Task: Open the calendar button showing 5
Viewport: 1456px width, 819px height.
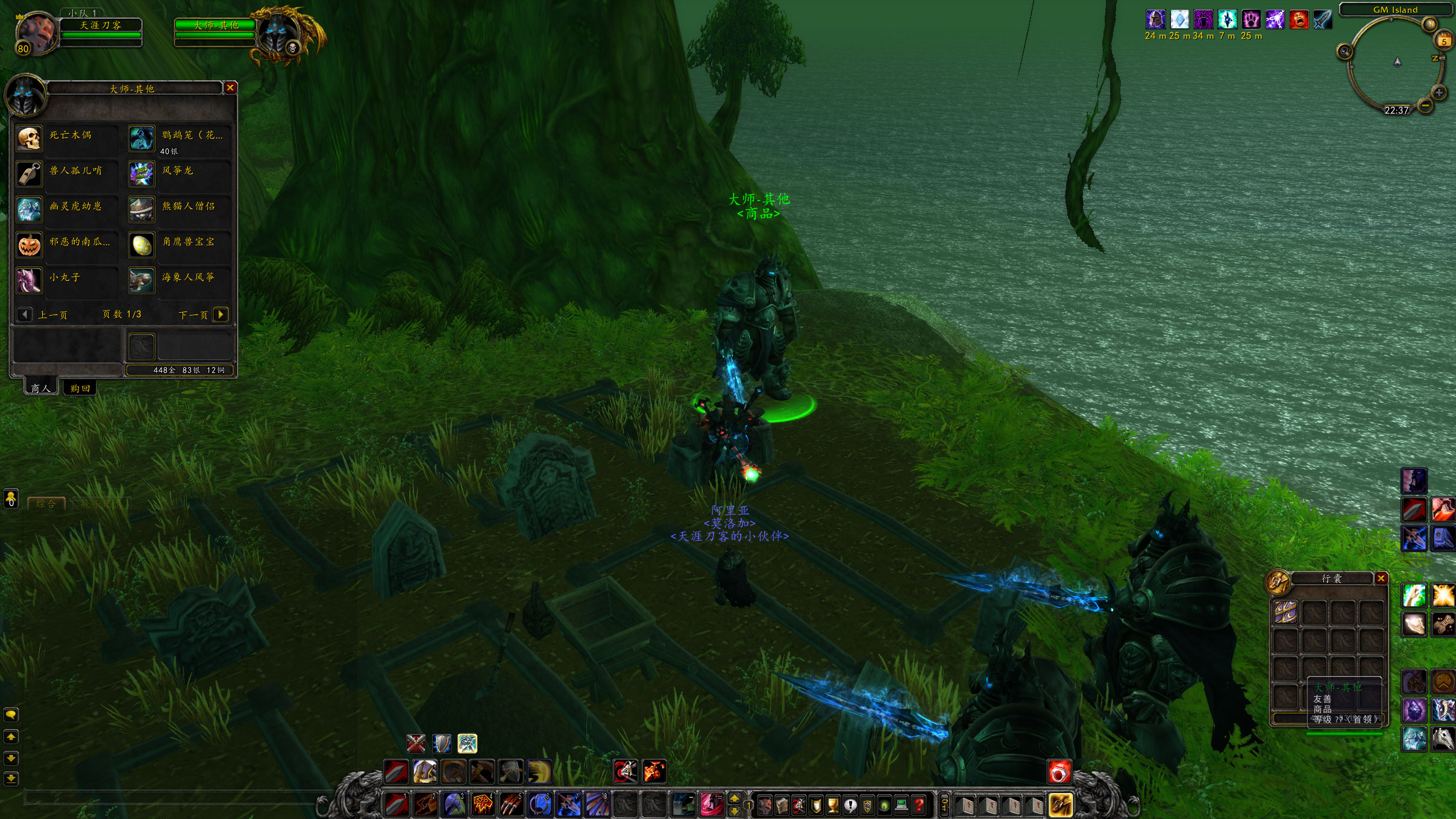Action: point(1443,42)
